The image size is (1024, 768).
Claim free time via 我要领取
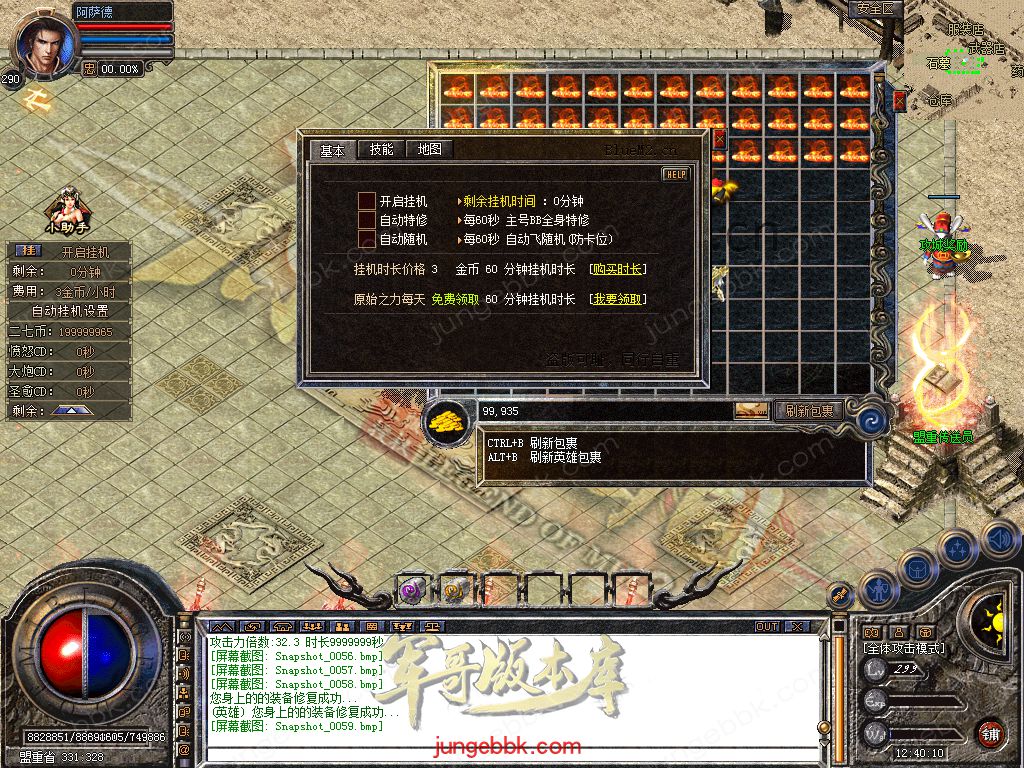pyautogui.click(x=617, y=299)
